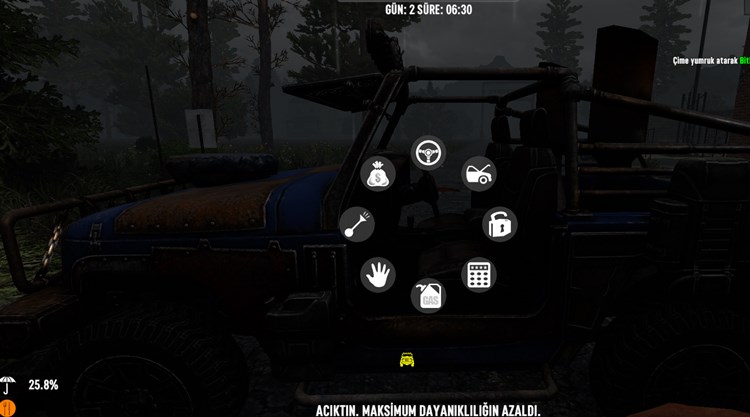
Task: Choose the open-hood car repair icon
Action: [479, 174]
